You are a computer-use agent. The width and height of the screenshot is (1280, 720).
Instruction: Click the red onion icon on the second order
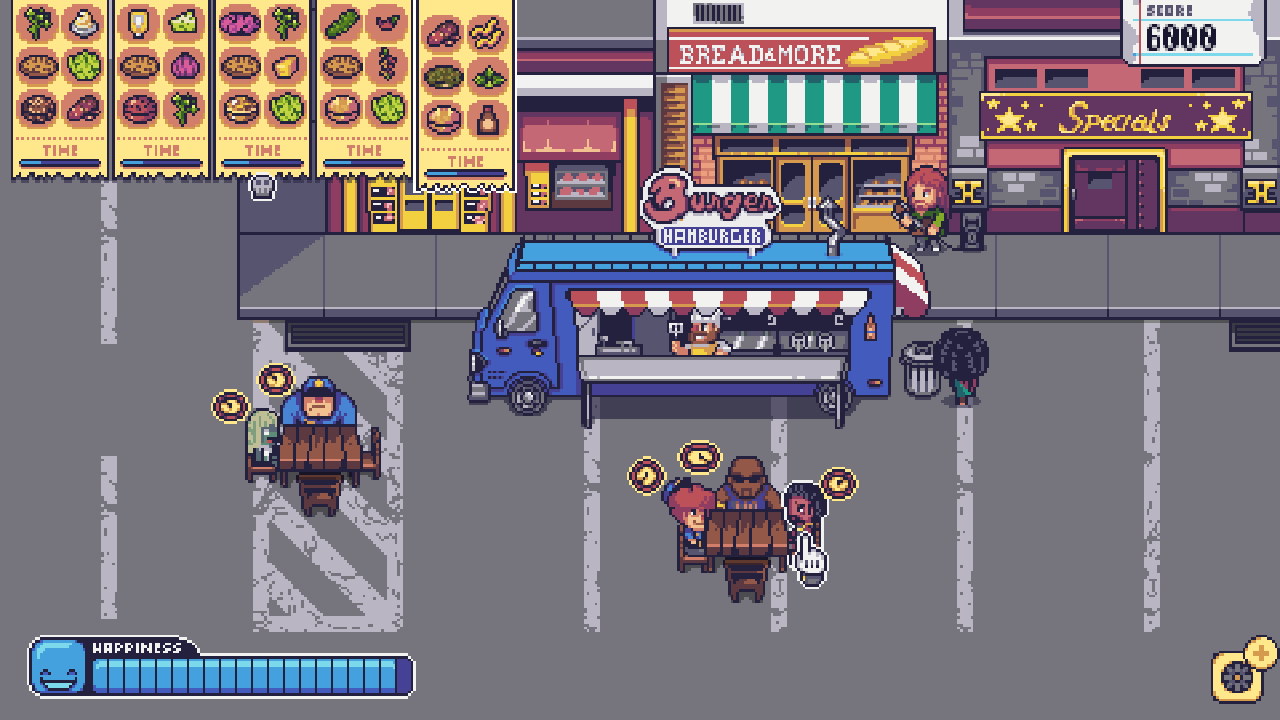click(x=187, y=63)
